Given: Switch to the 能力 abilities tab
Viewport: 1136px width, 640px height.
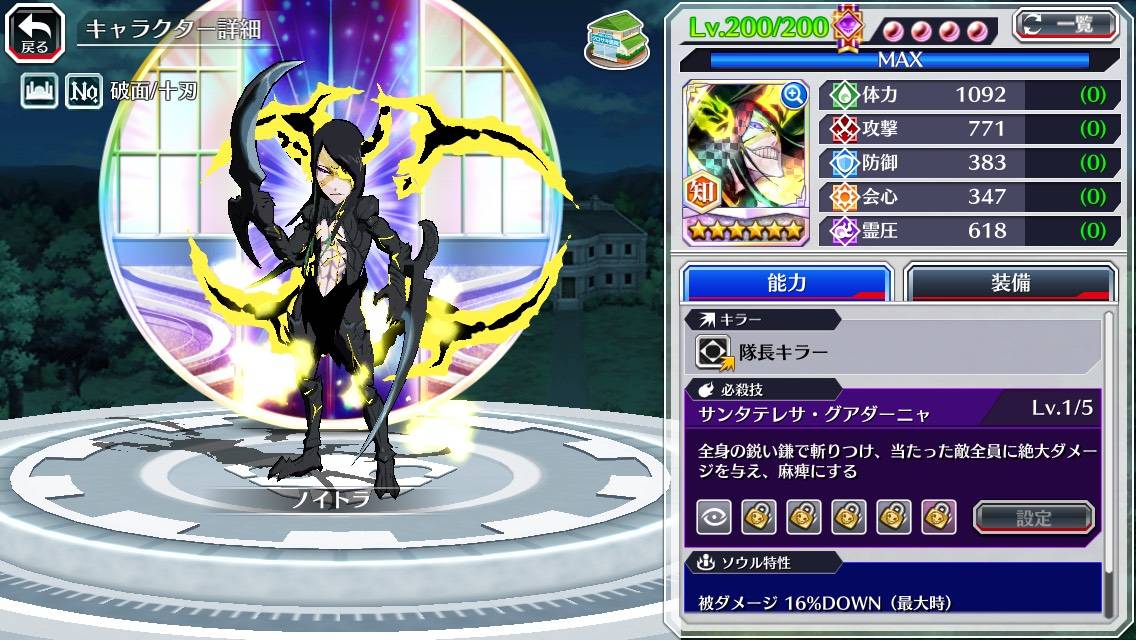Looking at the screenshot, I should pyautogui.click(x=786, y=283).
